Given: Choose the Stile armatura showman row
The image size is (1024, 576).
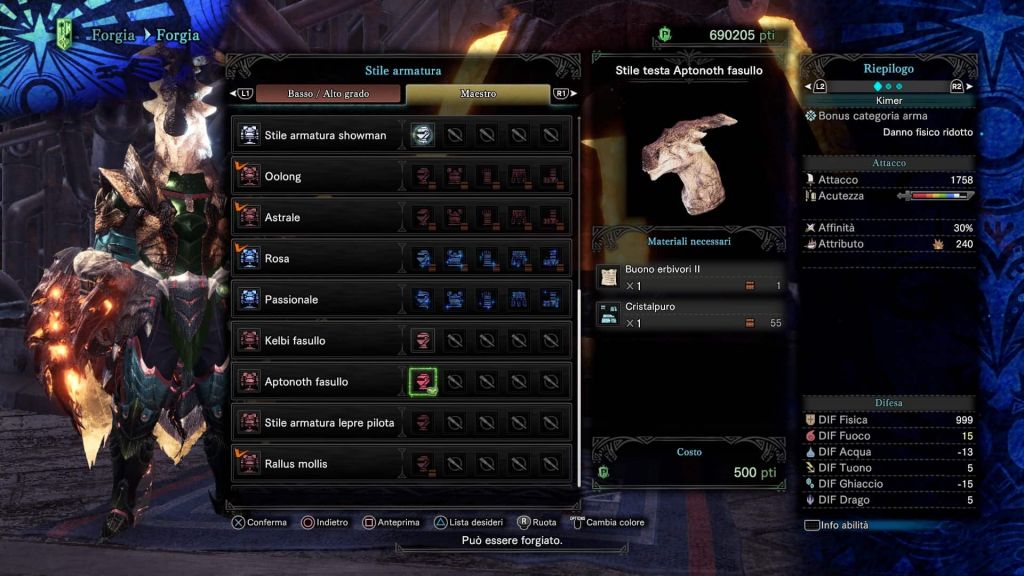Looking at the screenshot, I should pos(325,135).
